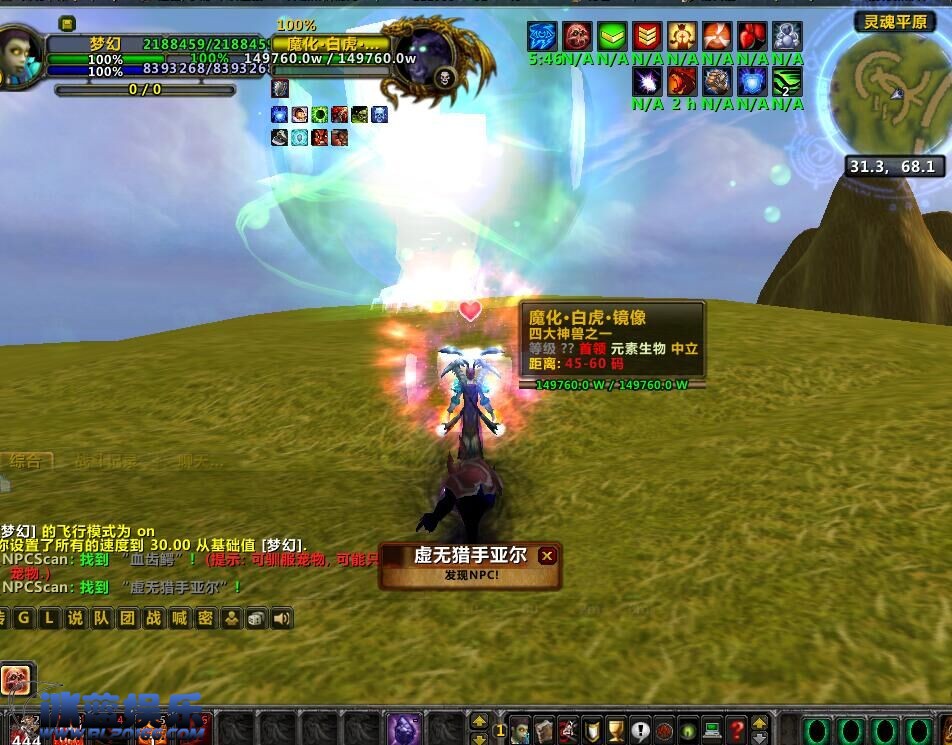Viewport: 952px width, 745px height.
Task: Close the 虚无猎手亚尔 NPC found alert
Action: click(x=546, y=556)
